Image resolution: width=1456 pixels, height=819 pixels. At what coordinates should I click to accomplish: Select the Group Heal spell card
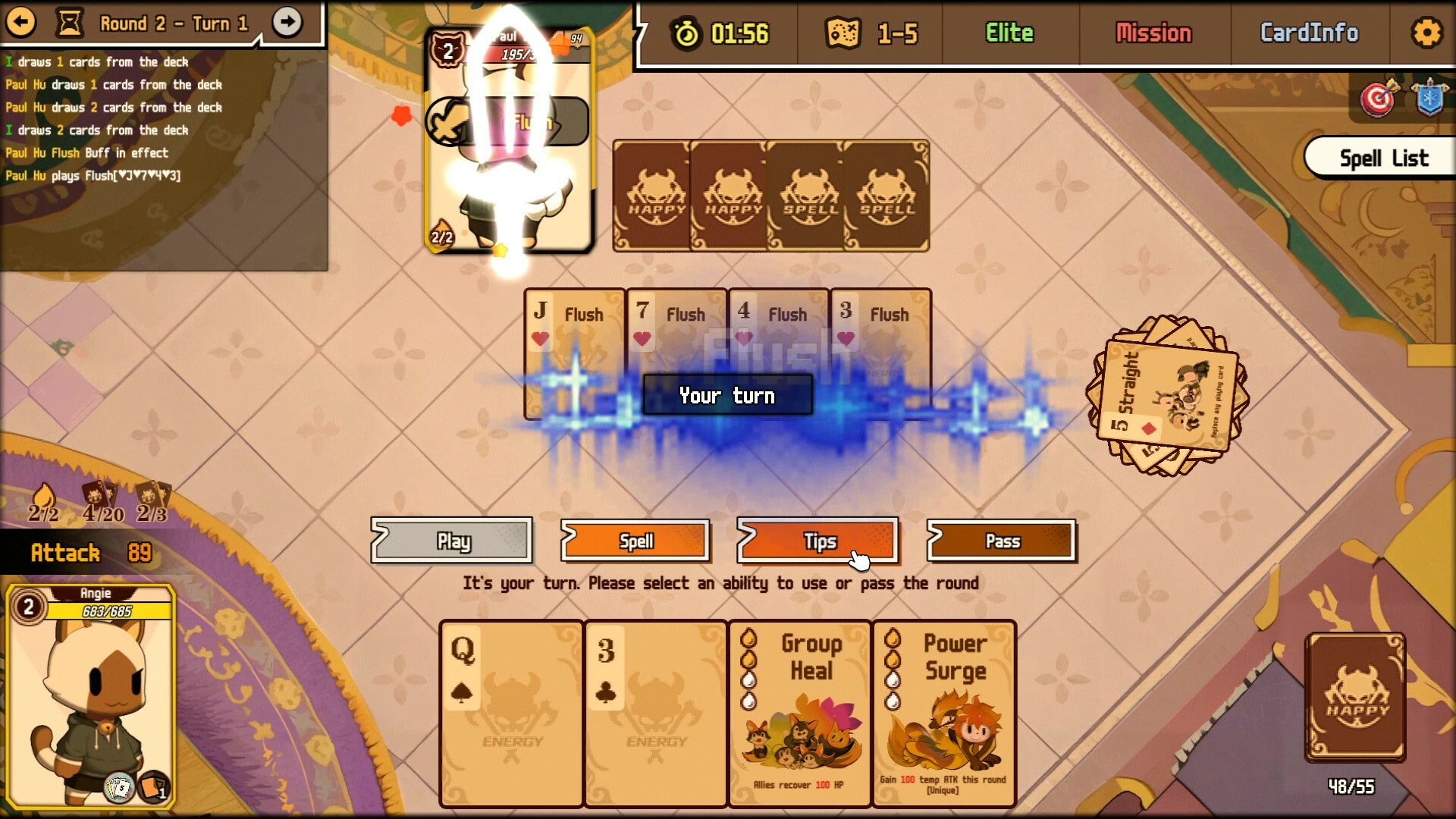point(799,713)
